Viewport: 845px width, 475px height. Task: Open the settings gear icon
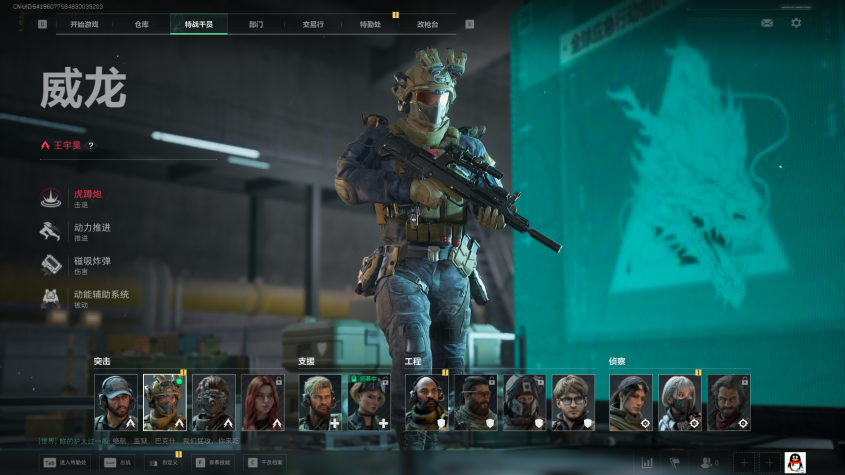(796, 23)
